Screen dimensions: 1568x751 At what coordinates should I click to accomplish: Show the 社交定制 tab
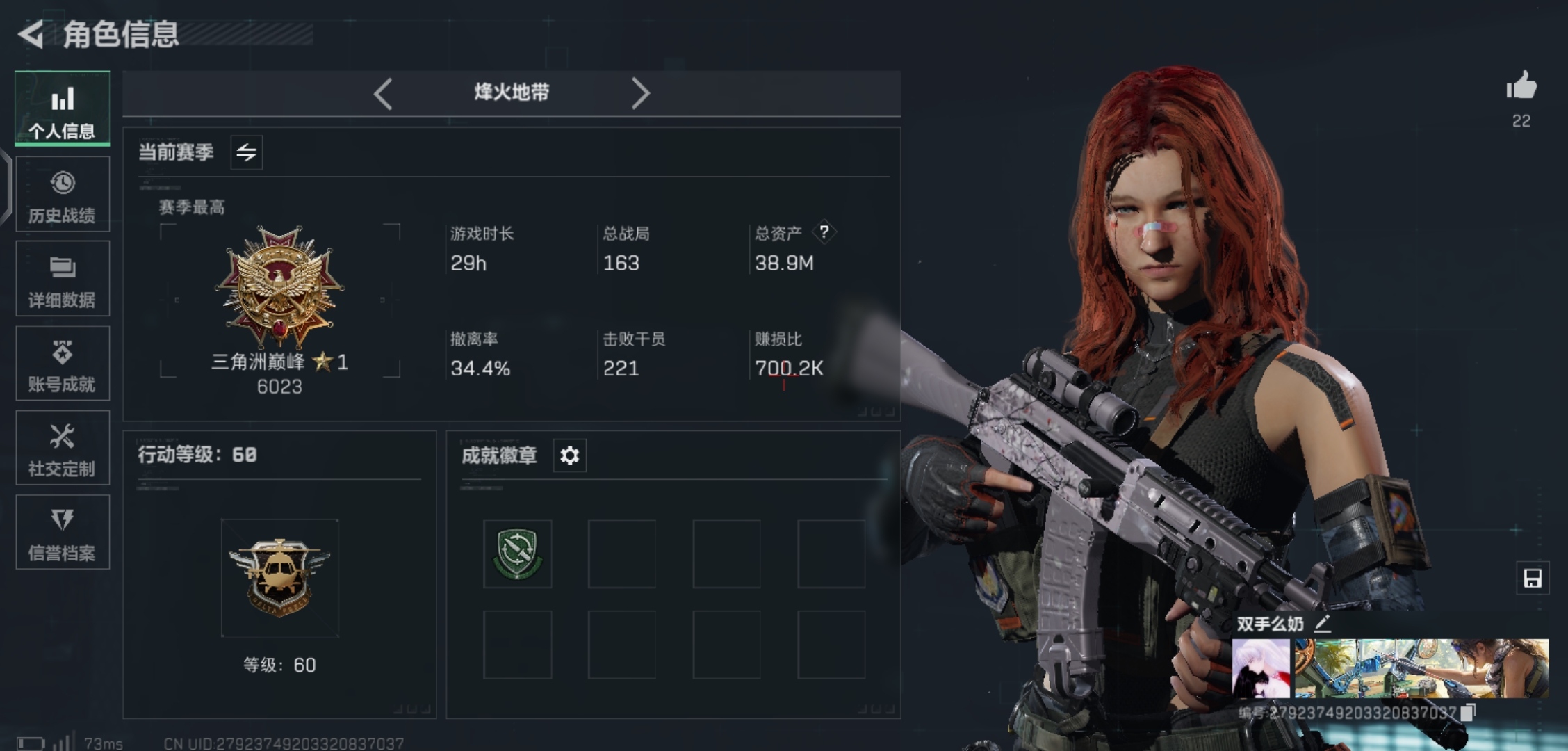coord(63,449)
